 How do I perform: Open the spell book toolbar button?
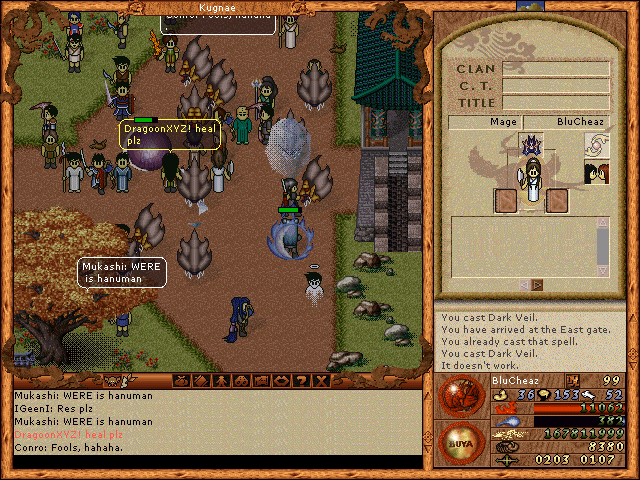(x=202, y=380)
